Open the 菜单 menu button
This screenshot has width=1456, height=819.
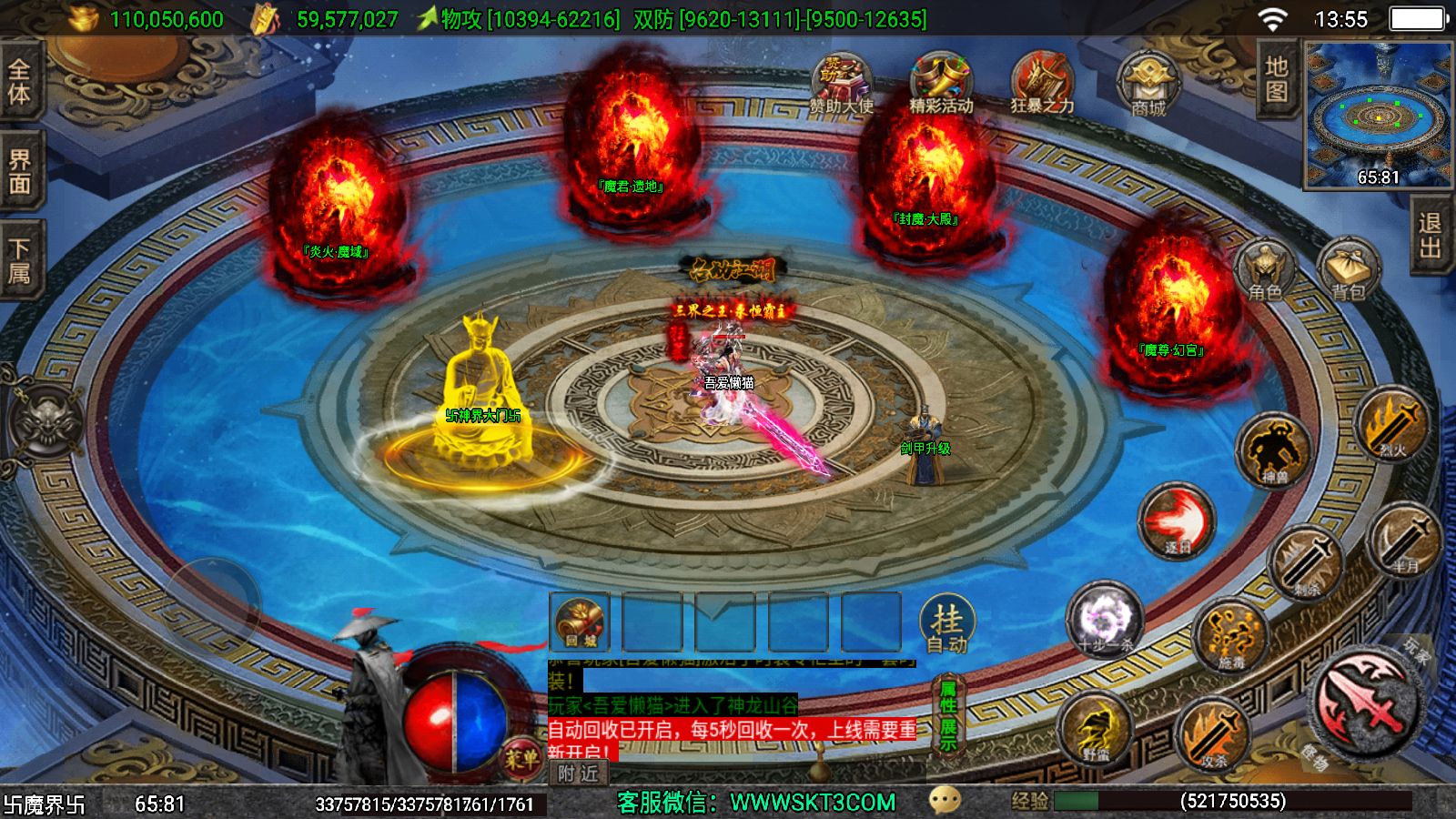click(x=521, y=757)
